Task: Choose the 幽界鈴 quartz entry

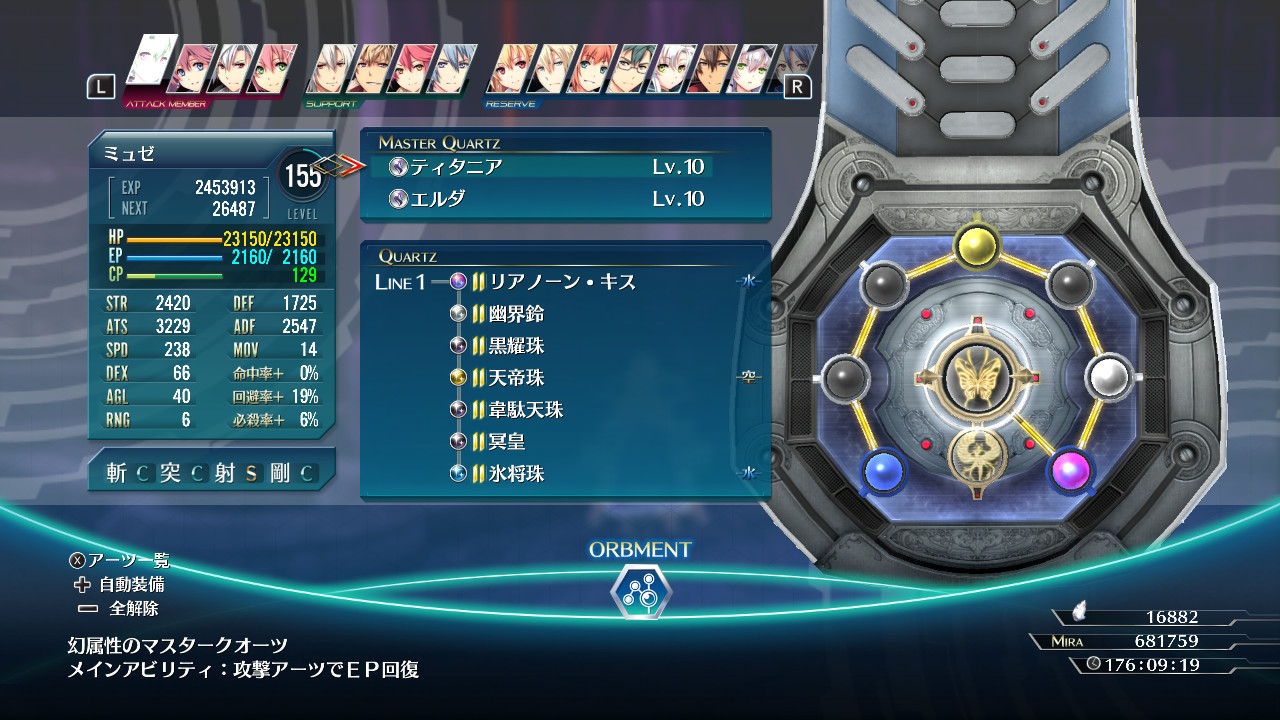Action: [x=516, y=314]
